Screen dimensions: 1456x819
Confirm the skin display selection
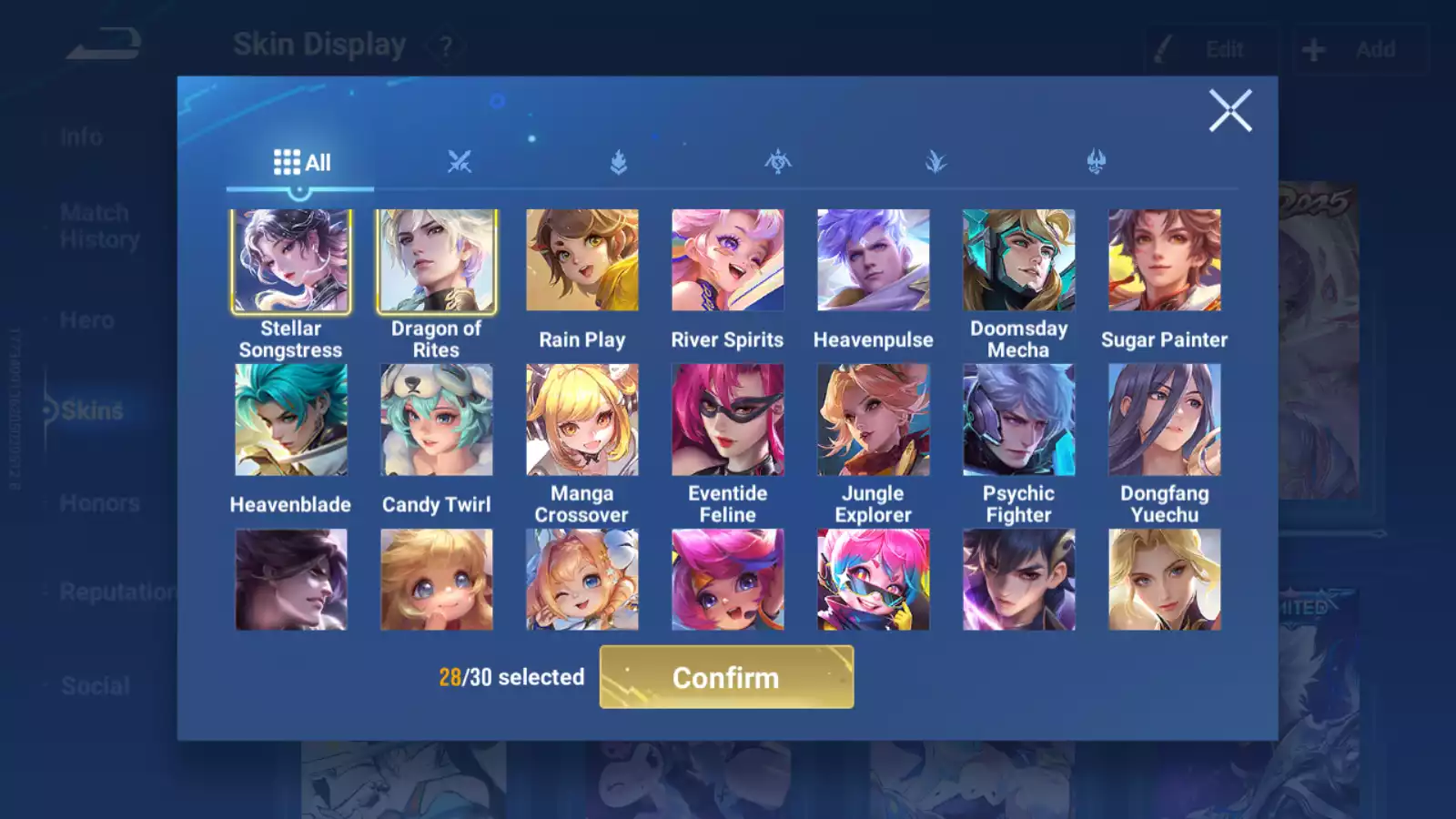(x=726, y=677)
